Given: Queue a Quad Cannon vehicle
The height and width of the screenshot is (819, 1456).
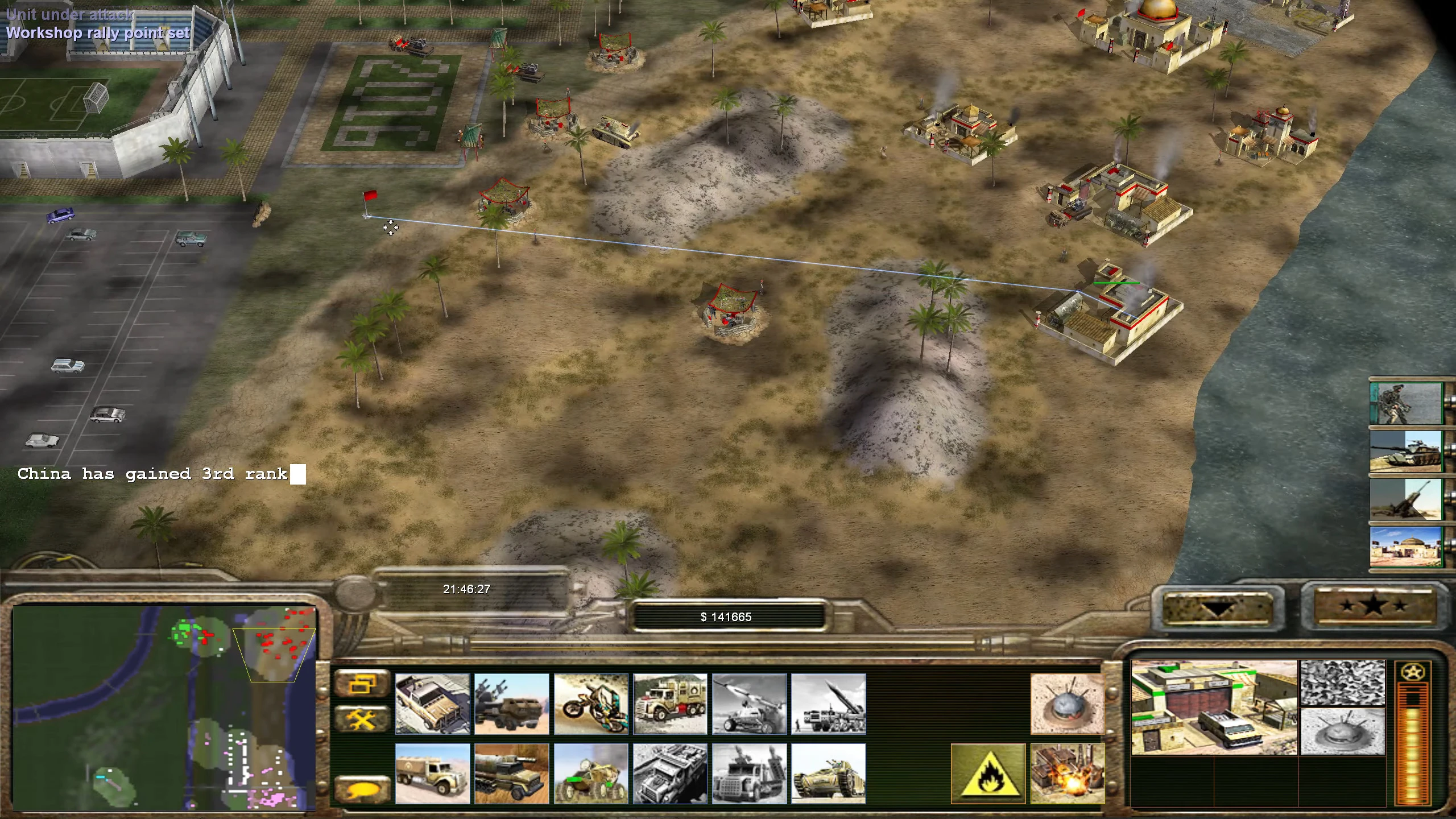Looking at the screenshot, I should coord(512,704).
